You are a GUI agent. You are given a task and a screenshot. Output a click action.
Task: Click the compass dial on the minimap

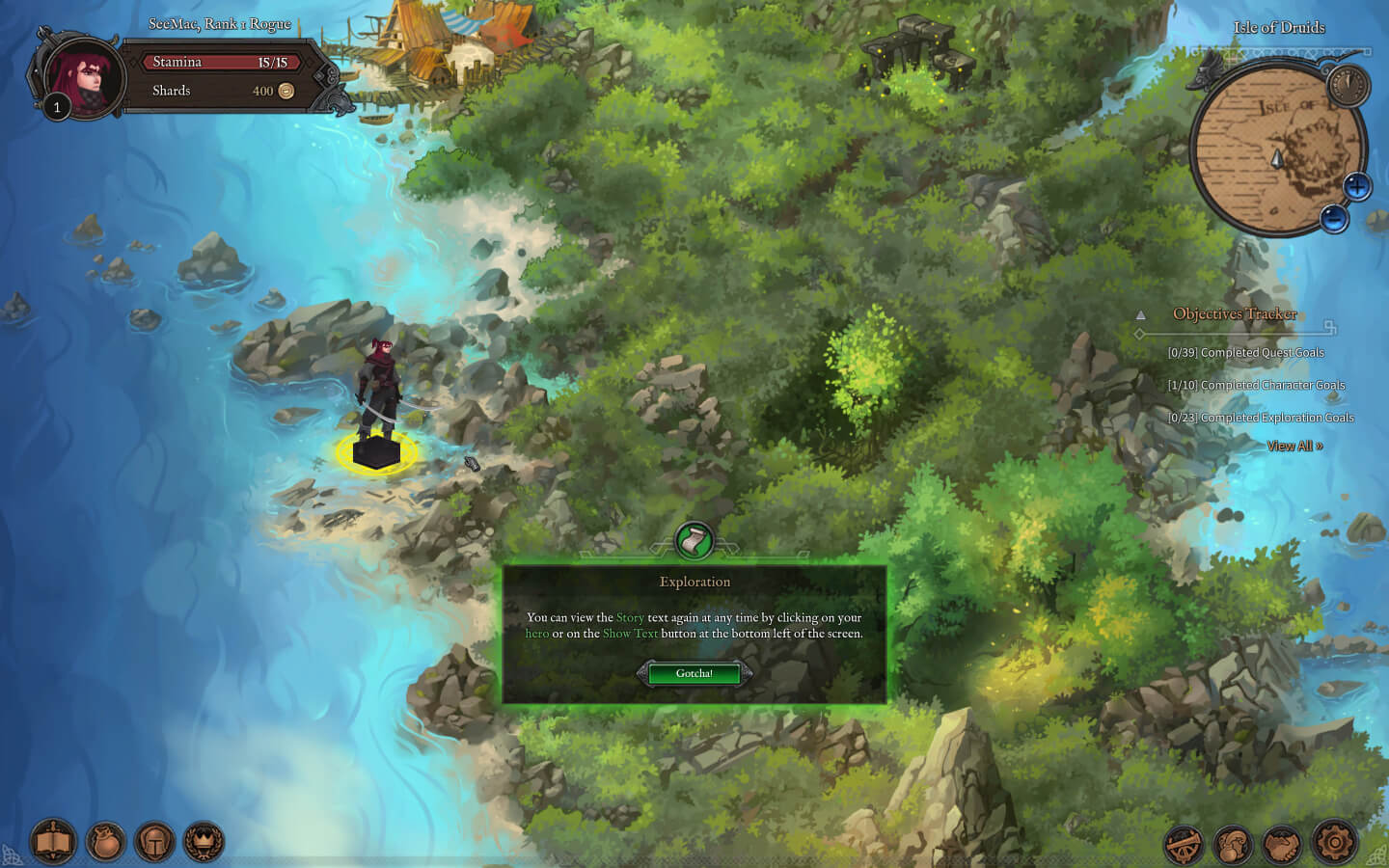click(1348, 85)
